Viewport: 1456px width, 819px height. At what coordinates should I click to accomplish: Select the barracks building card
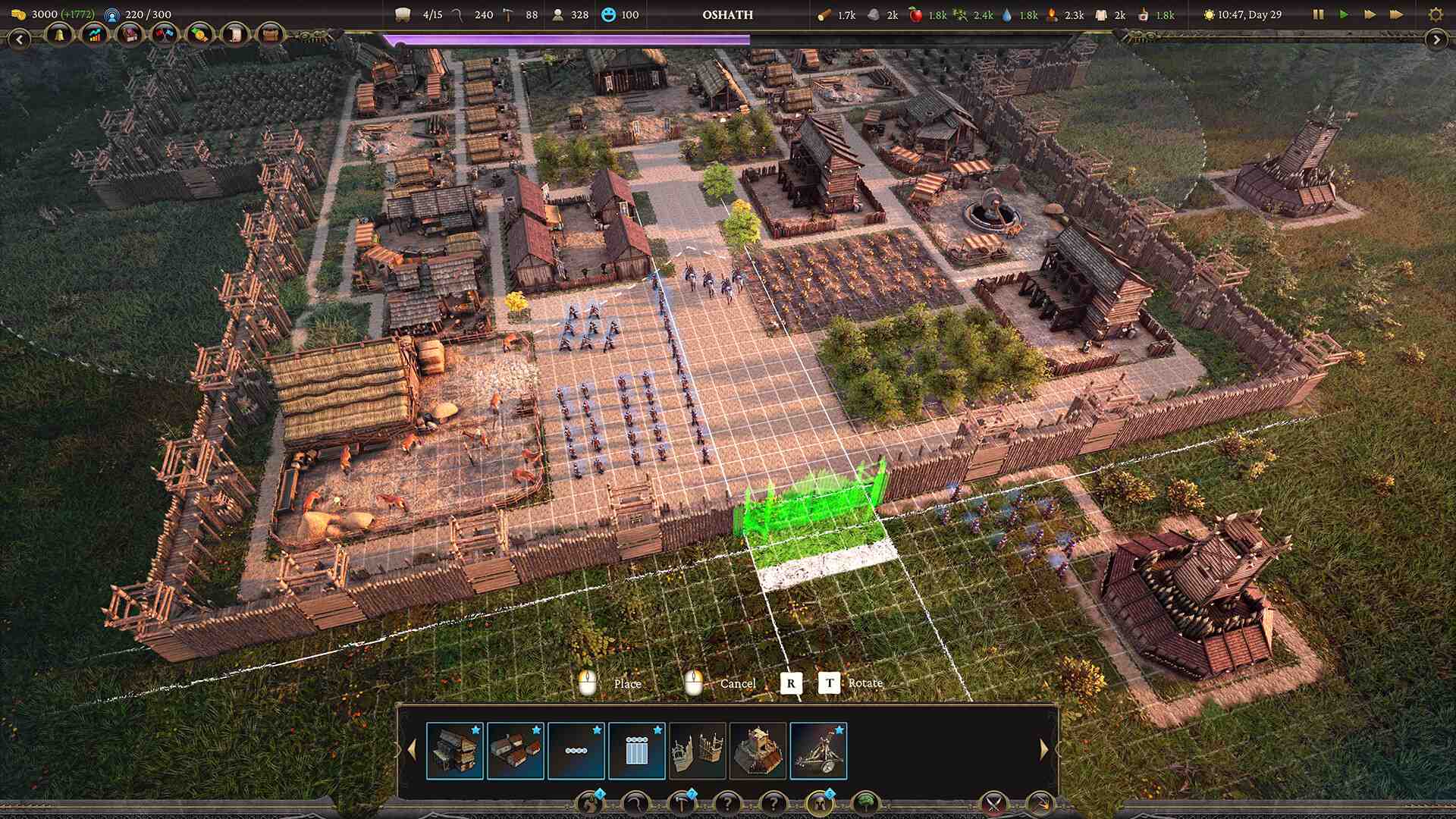(x=455, y=751)
